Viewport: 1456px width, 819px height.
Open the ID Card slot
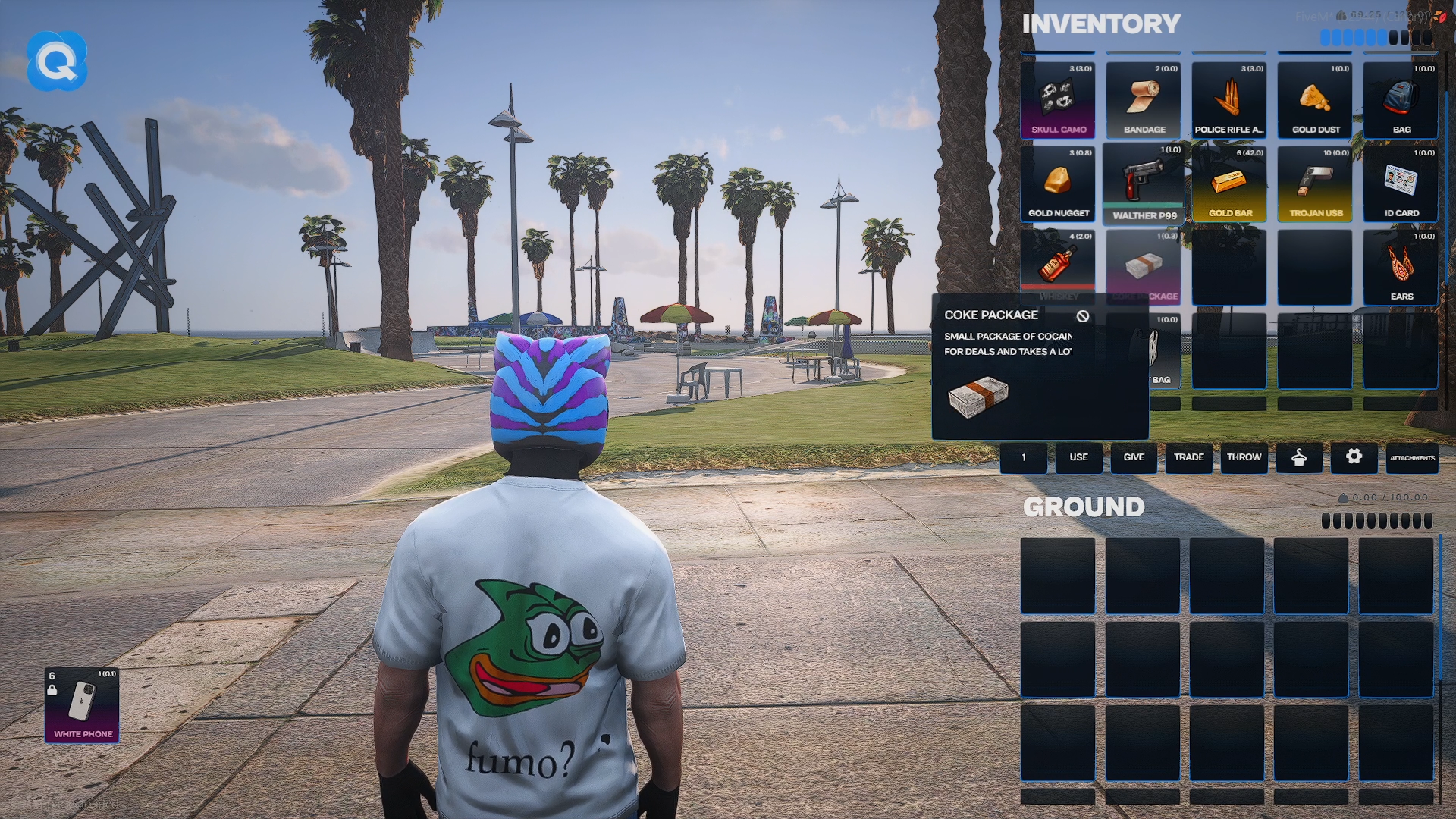1401,184
